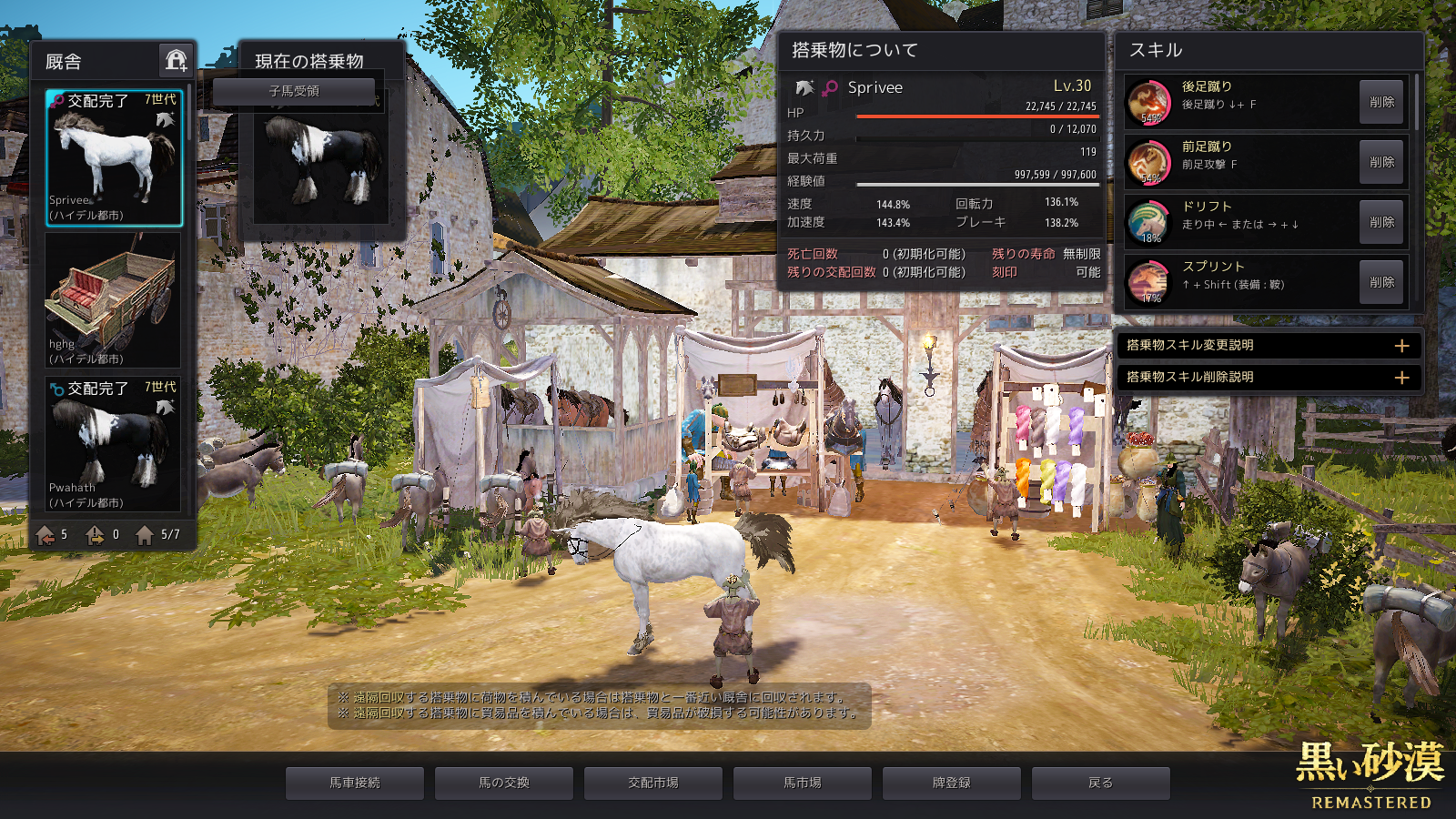1456x819 pixels.
Task: Open the 馬市場 horse market
Action: [x=803, y=783]
